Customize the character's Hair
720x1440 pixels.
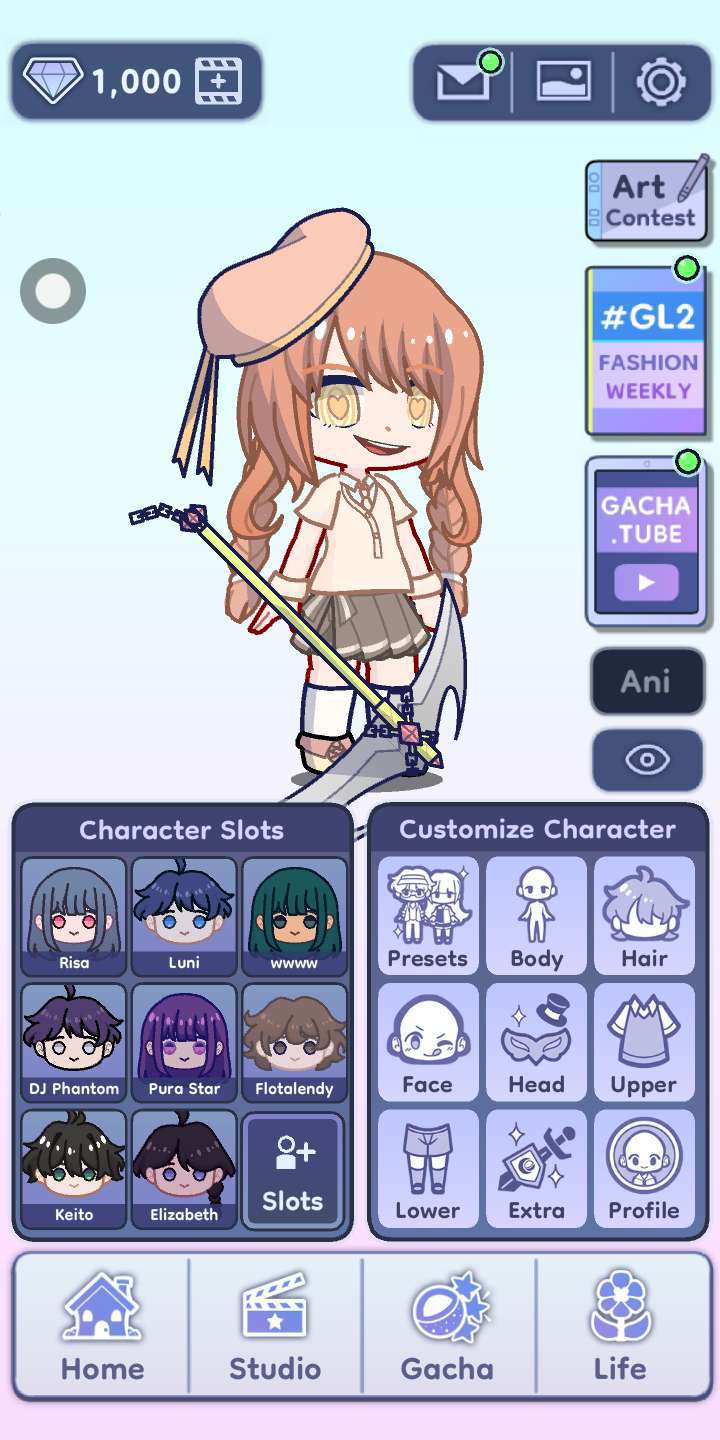click(644, 916)
